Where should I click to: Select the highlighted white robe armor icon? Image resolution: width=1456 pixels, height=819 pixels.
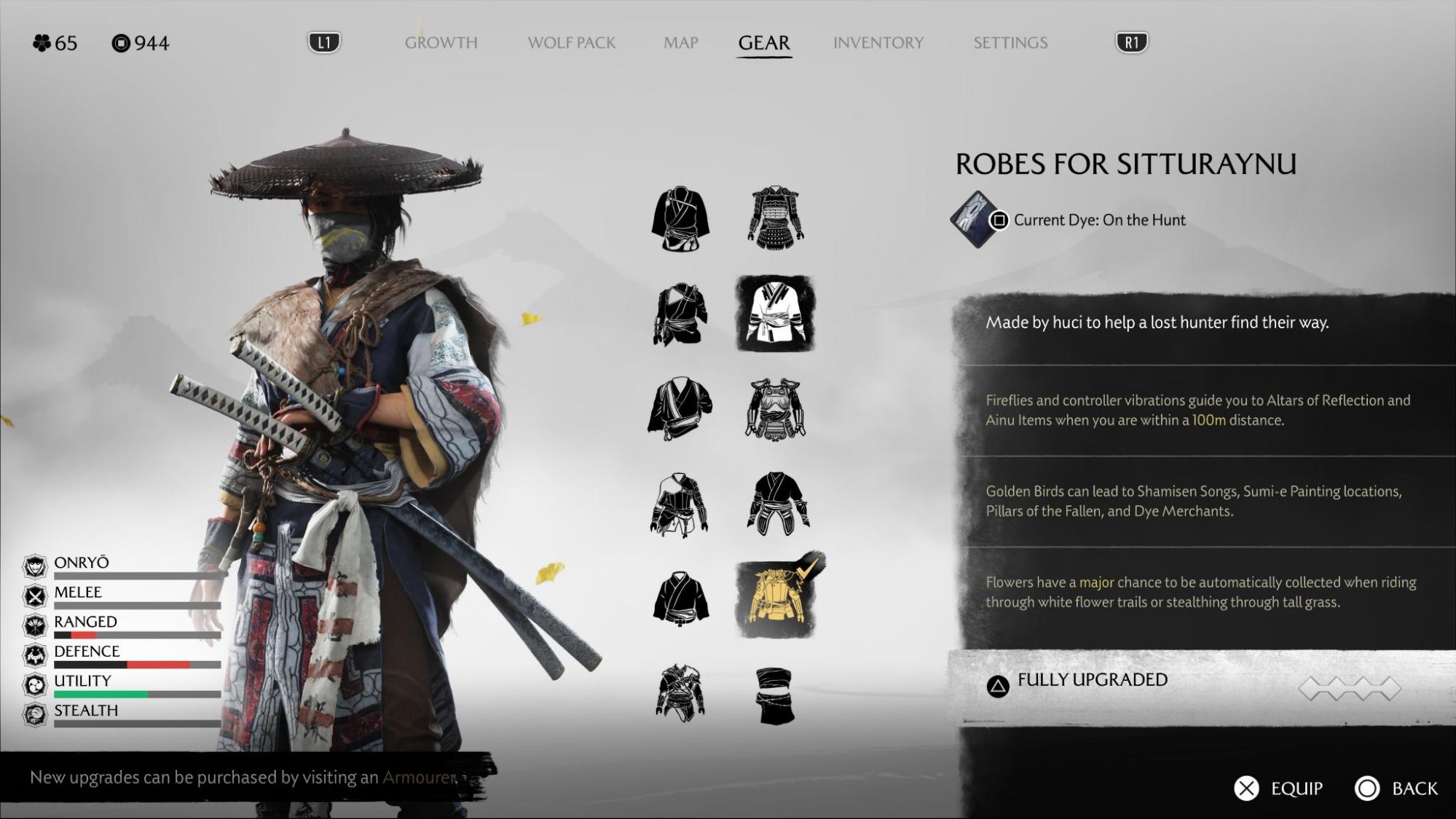[x=775, y=314]
